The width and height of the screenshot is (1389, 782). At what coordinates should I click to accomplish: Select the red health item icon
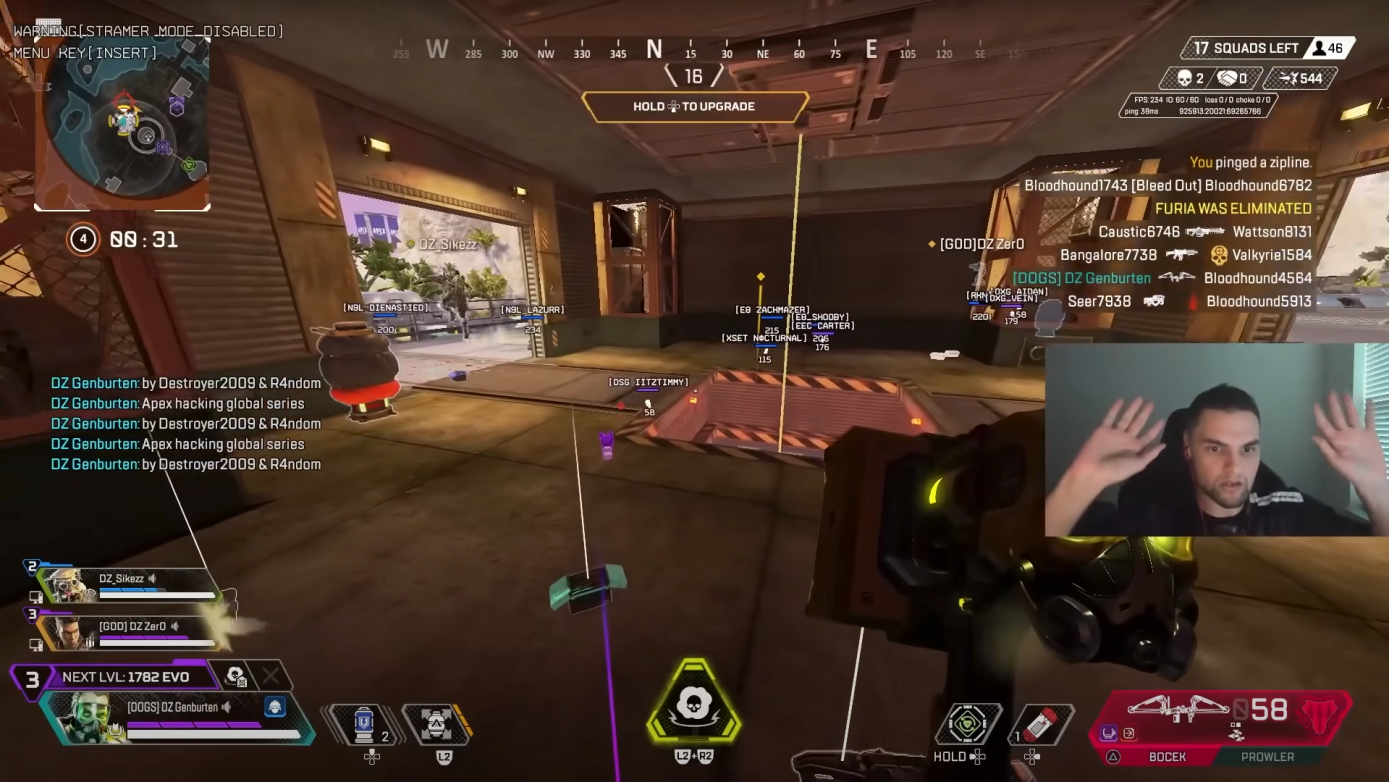point(1040,722)
